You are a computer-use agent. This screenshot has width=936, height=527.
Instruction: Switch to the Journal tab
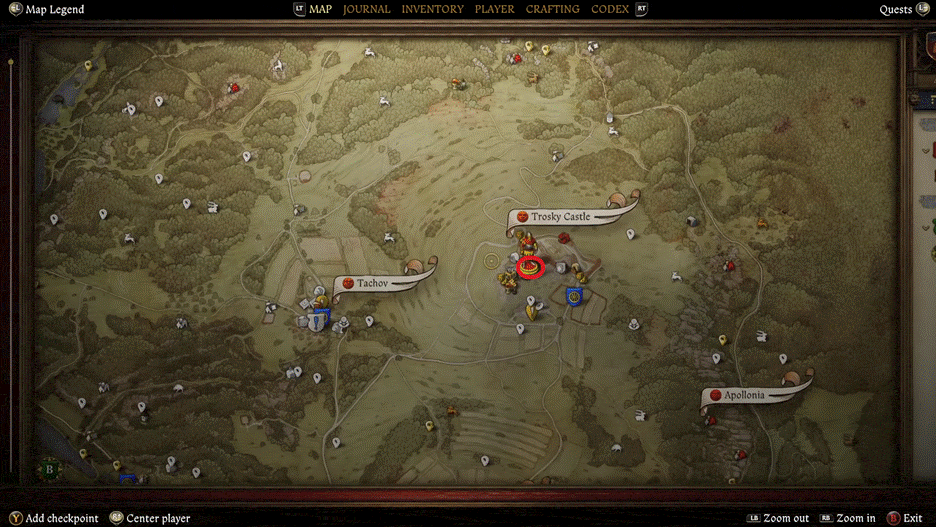pos(366,9)
